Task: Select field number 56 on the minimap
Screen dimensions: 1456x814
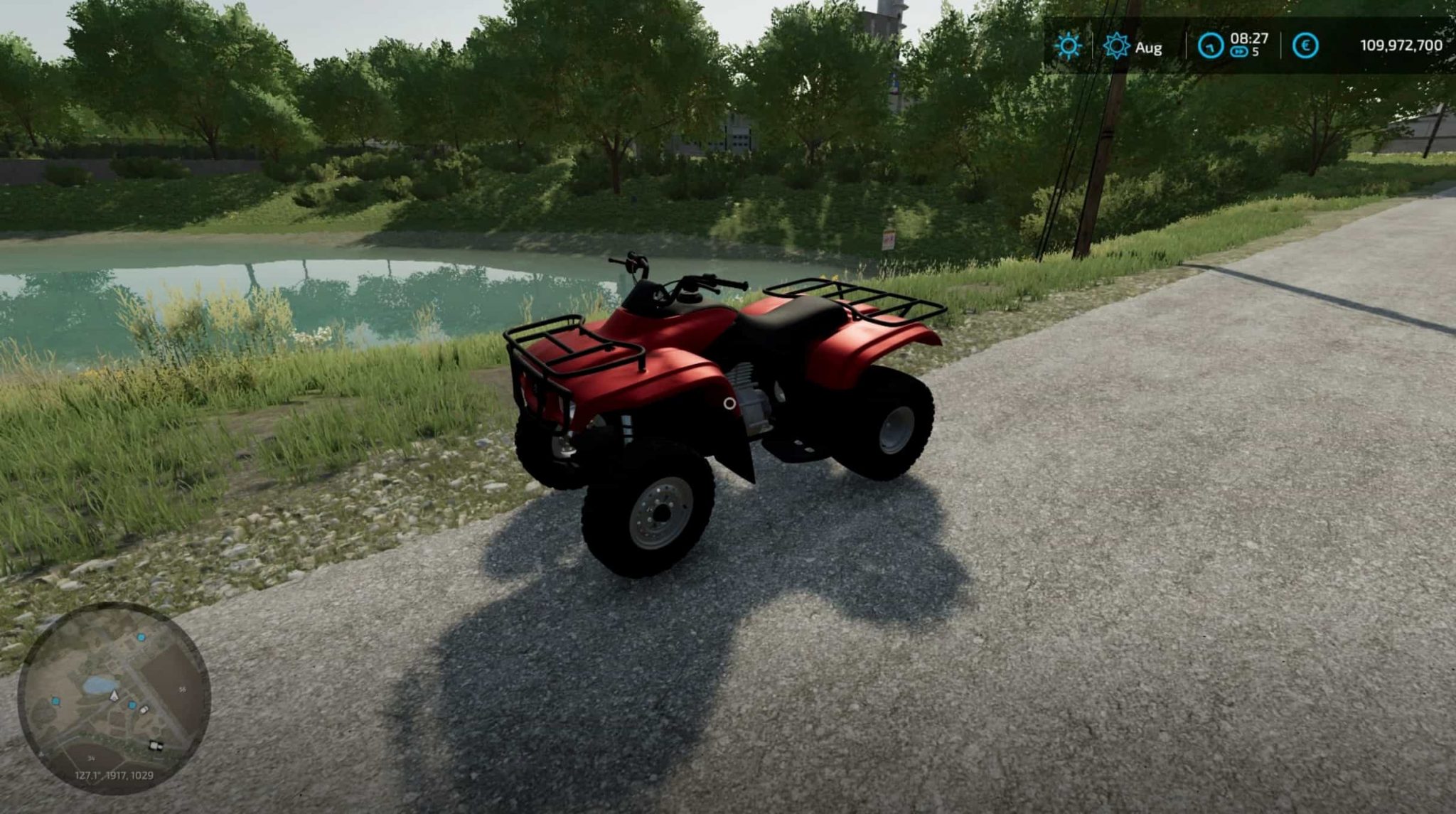Action: click(x=183, y=689)
